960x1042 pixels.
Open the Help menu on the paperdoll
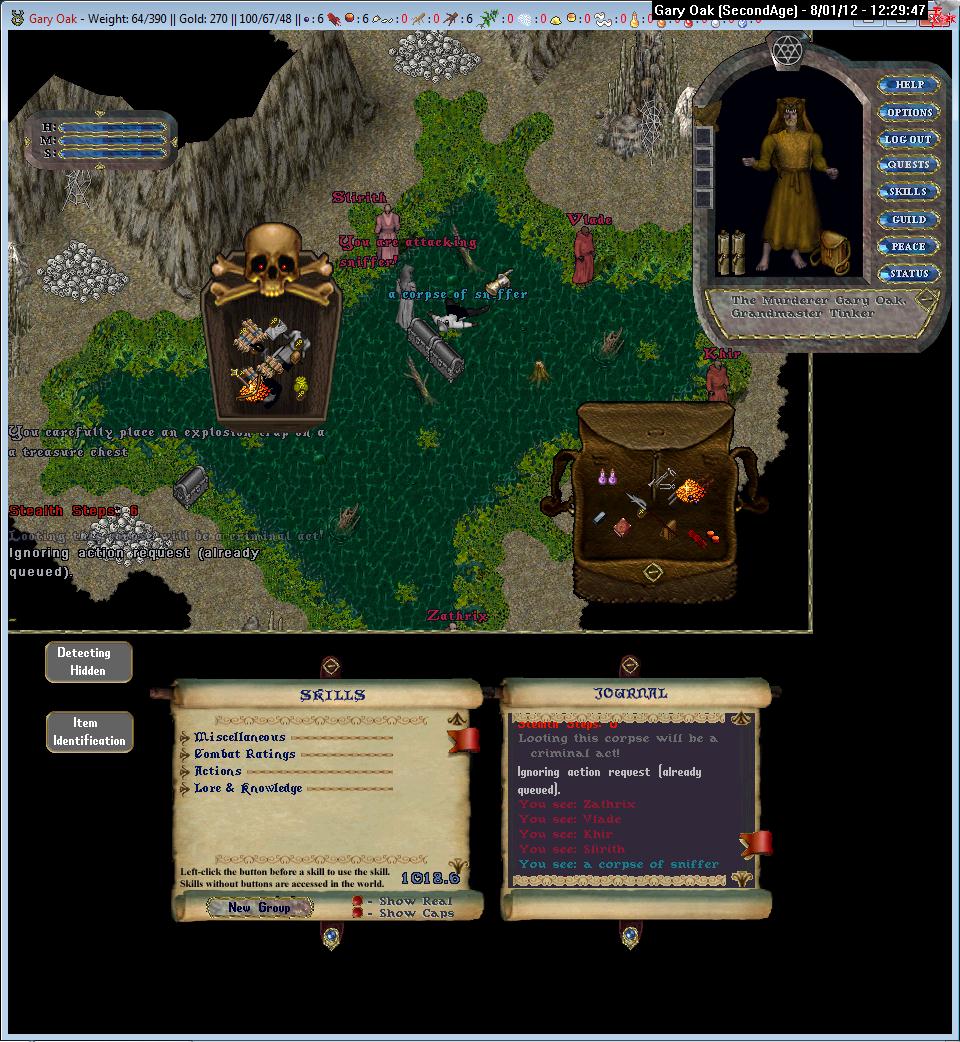click(x=908, y=85)
